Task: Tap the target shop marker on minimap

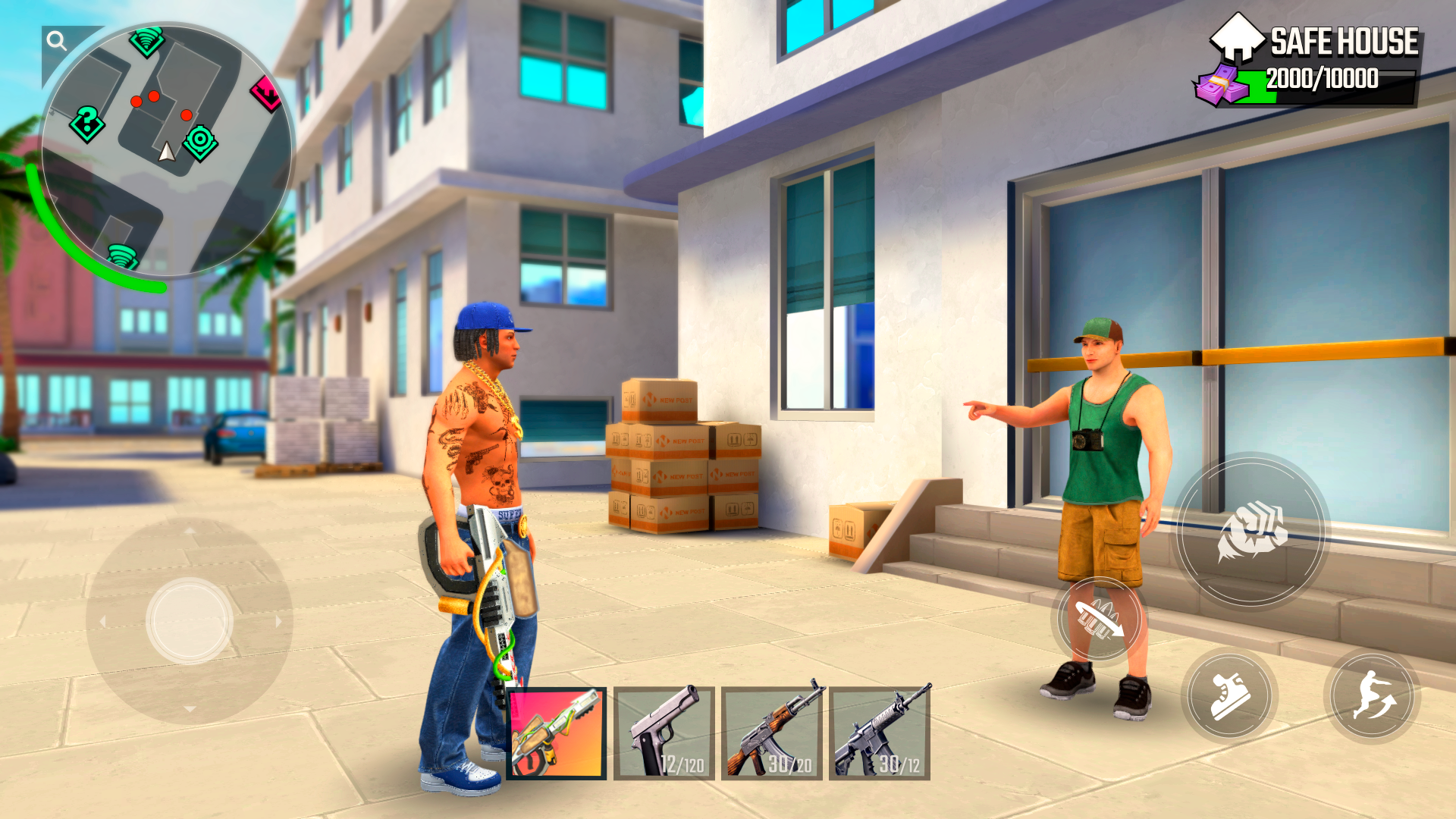Action: coord(199,140)
